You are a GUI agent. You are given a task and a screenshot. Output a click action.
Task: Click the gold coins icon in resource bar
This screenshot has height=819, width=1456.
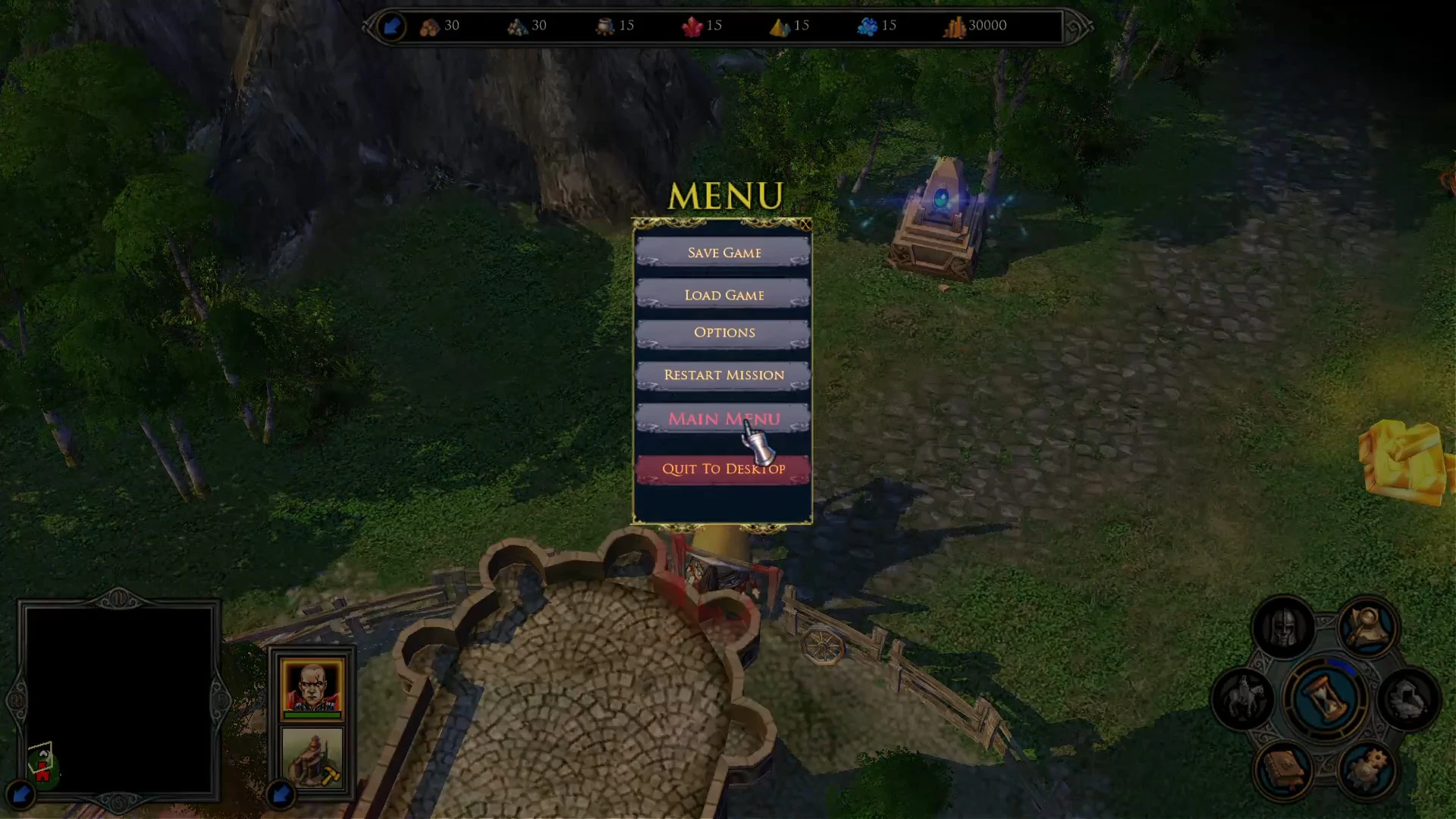coord(955,25)
